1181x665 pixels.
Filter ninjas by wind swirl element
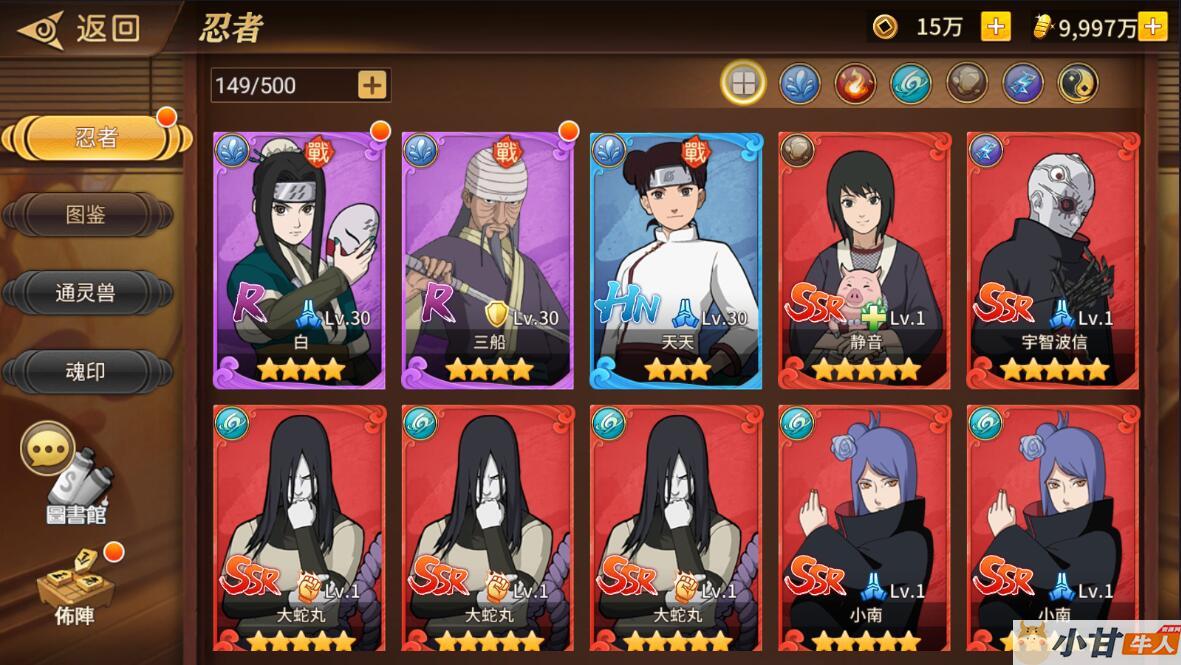point(911,84)
